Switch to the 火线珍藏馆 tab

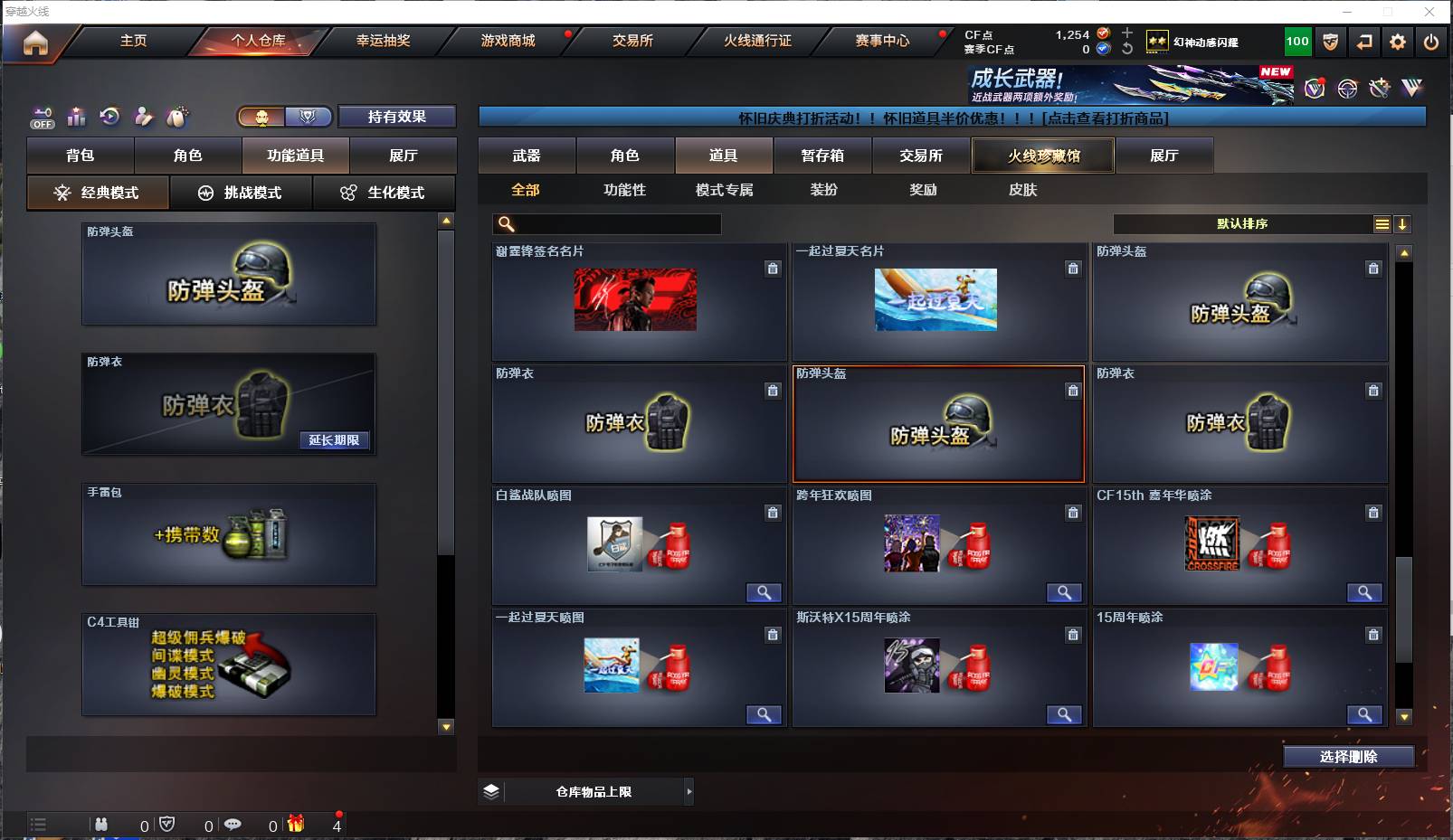pyautogui.click(x=1042, y=156)
